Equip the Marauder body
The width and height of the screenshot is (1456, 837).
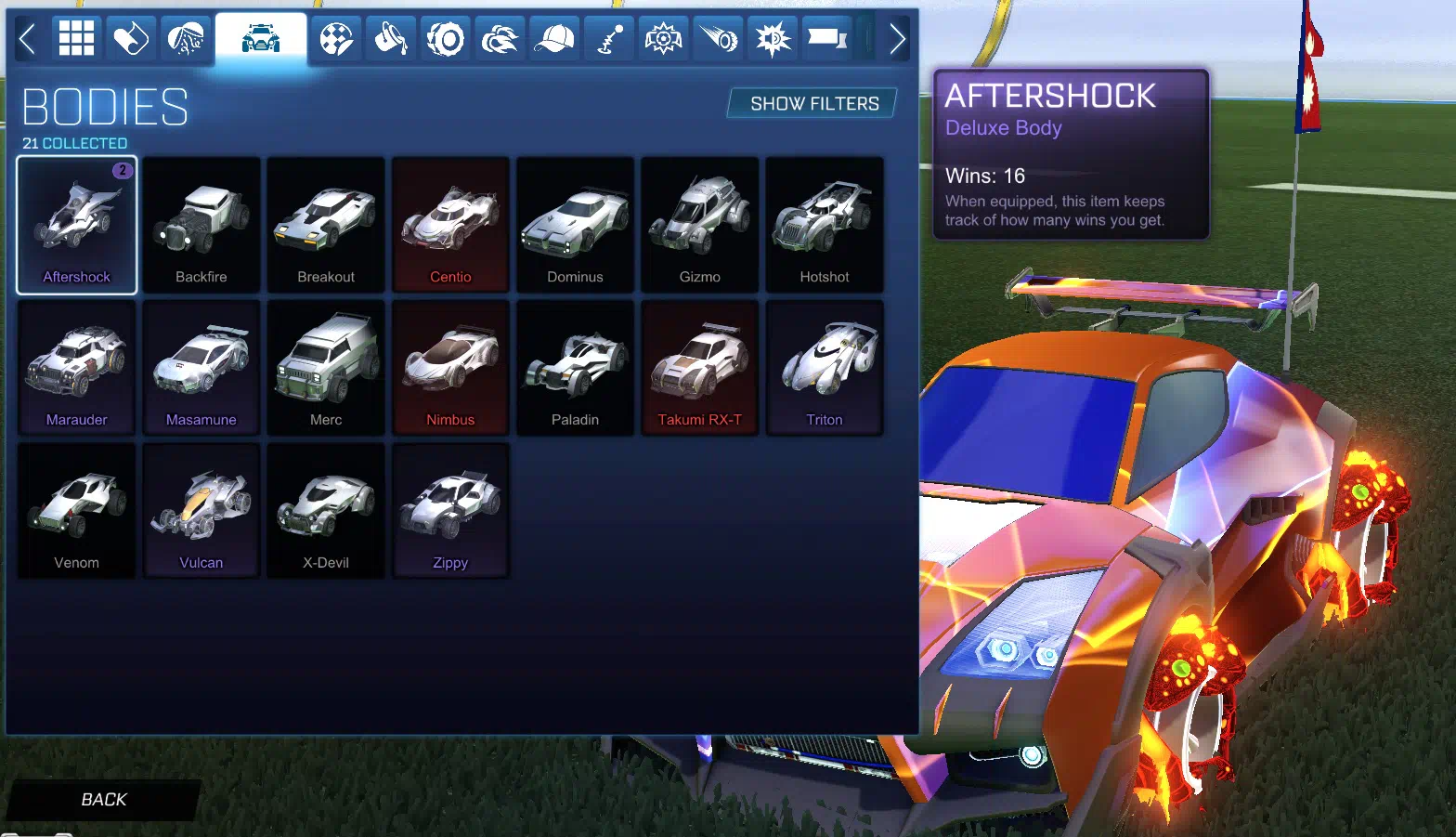(x=77, y=369)
